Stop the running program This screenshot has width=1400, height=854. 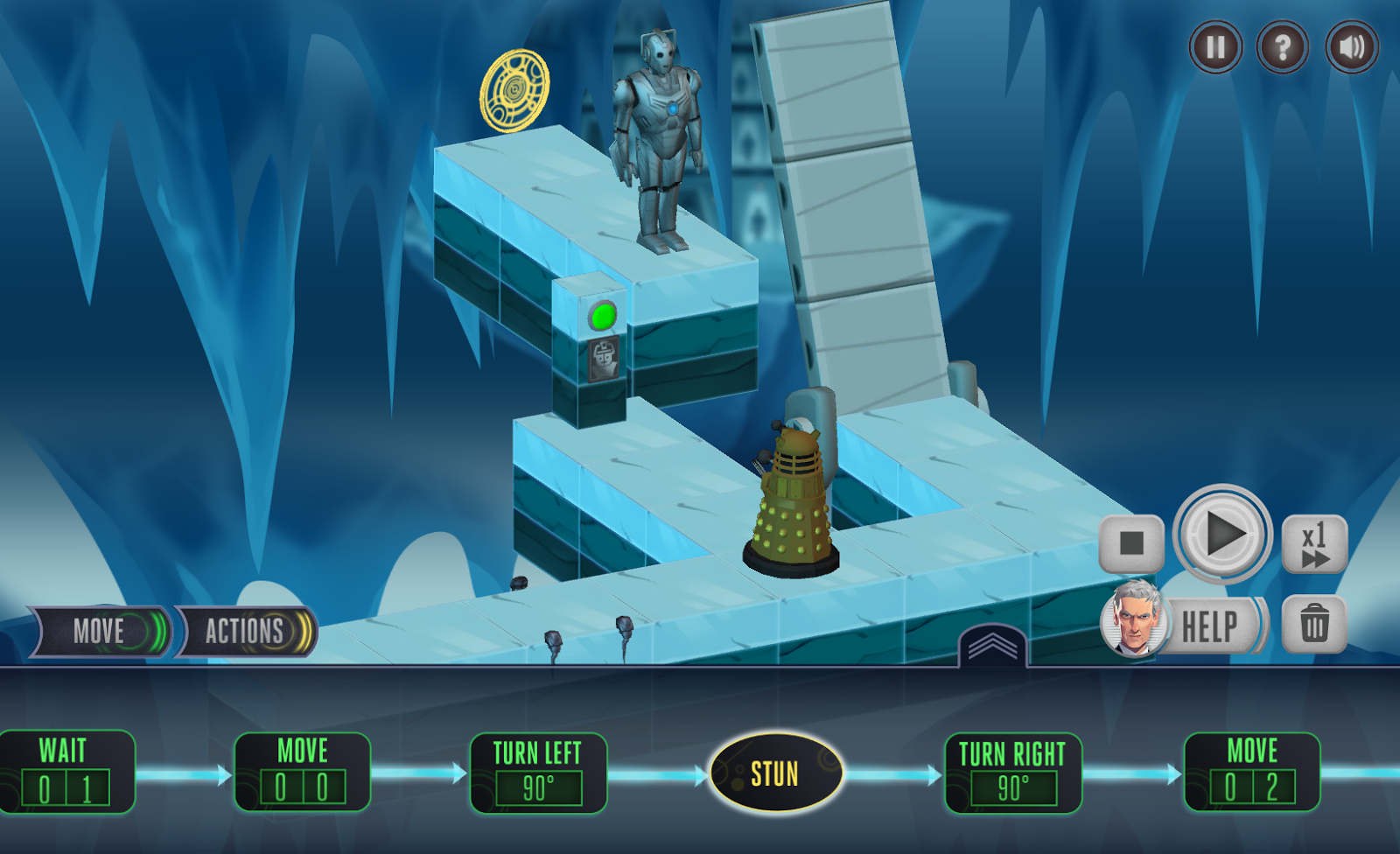click(1132, 542)
